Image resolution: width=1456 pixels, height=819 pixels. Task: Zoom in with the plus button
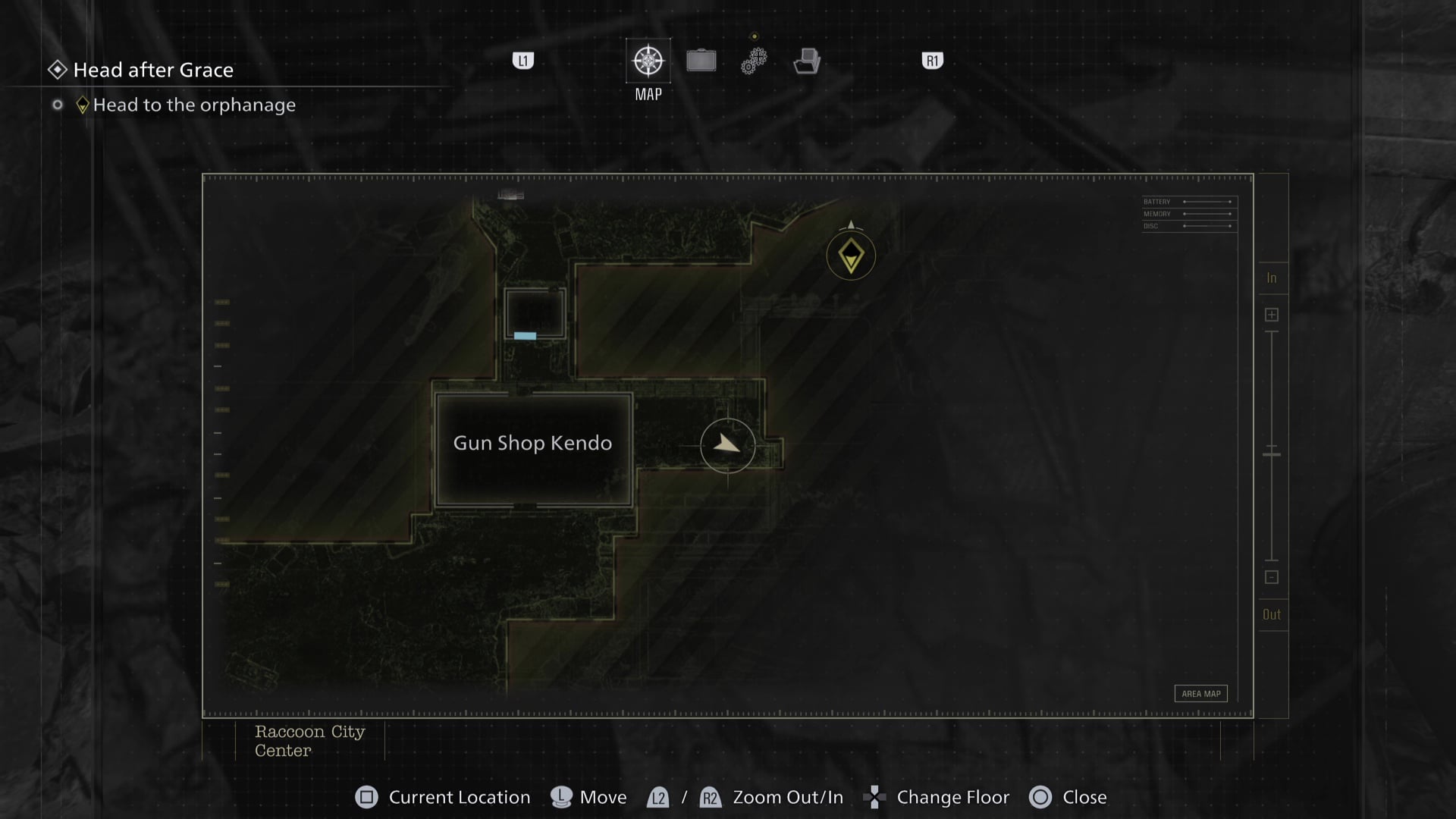pyautogui.click(x=1272, y=315)
